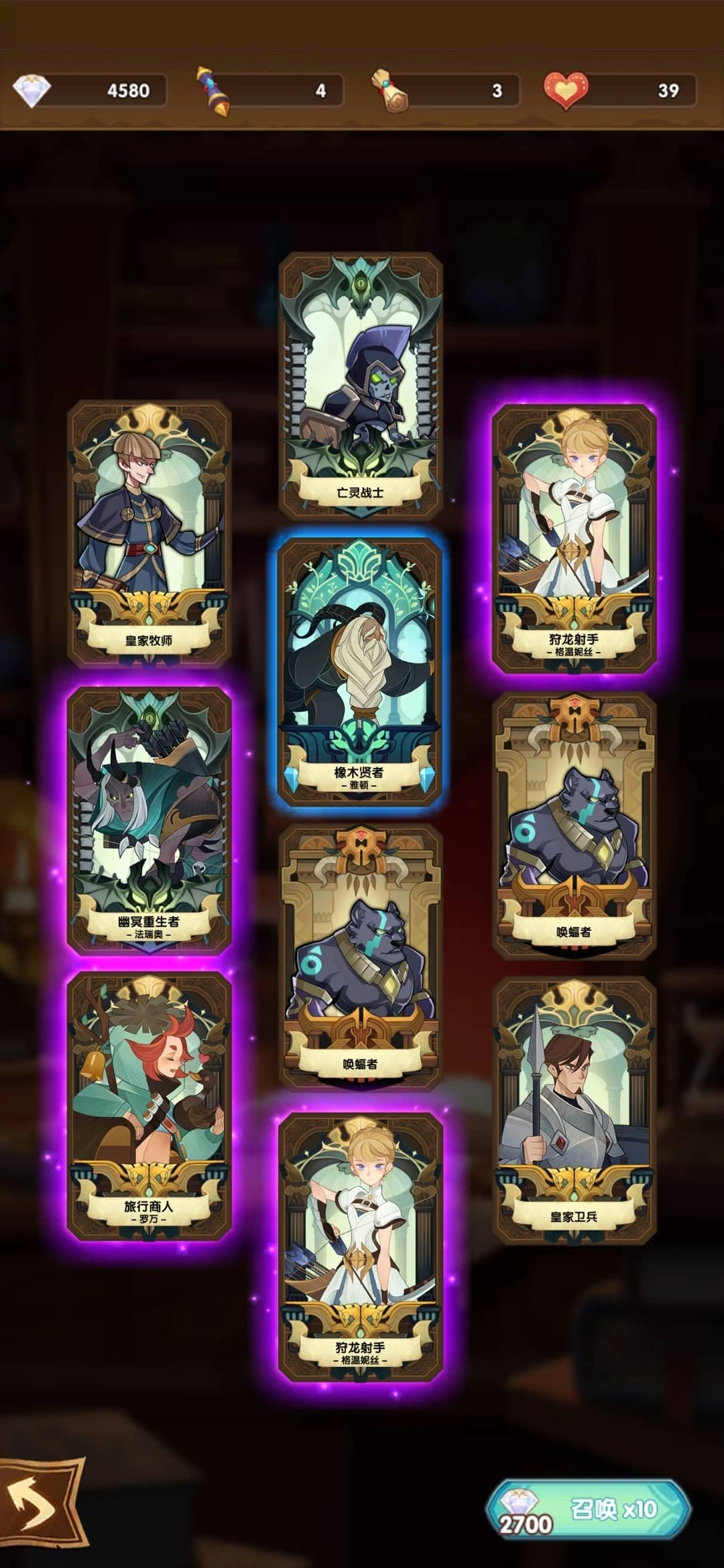The image size is (724, 1568).
Task: Tap the 皇家卫兵 spearman card
Action: click(x=574, y=1110)
